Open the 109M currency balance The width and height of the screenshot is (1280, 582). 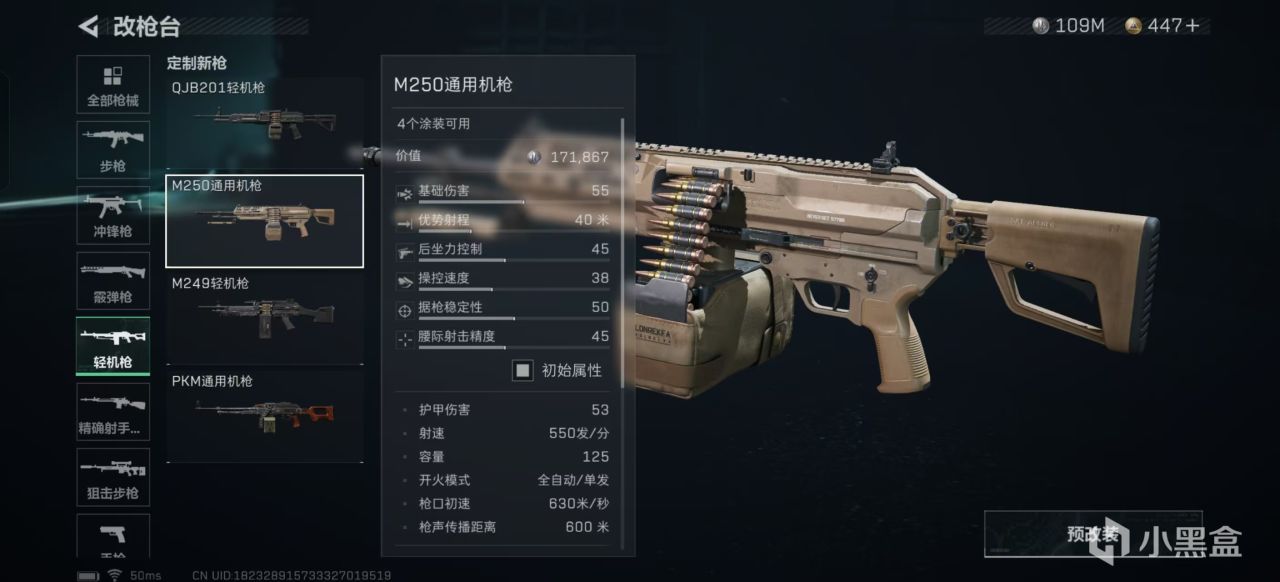click(1068, 26)
